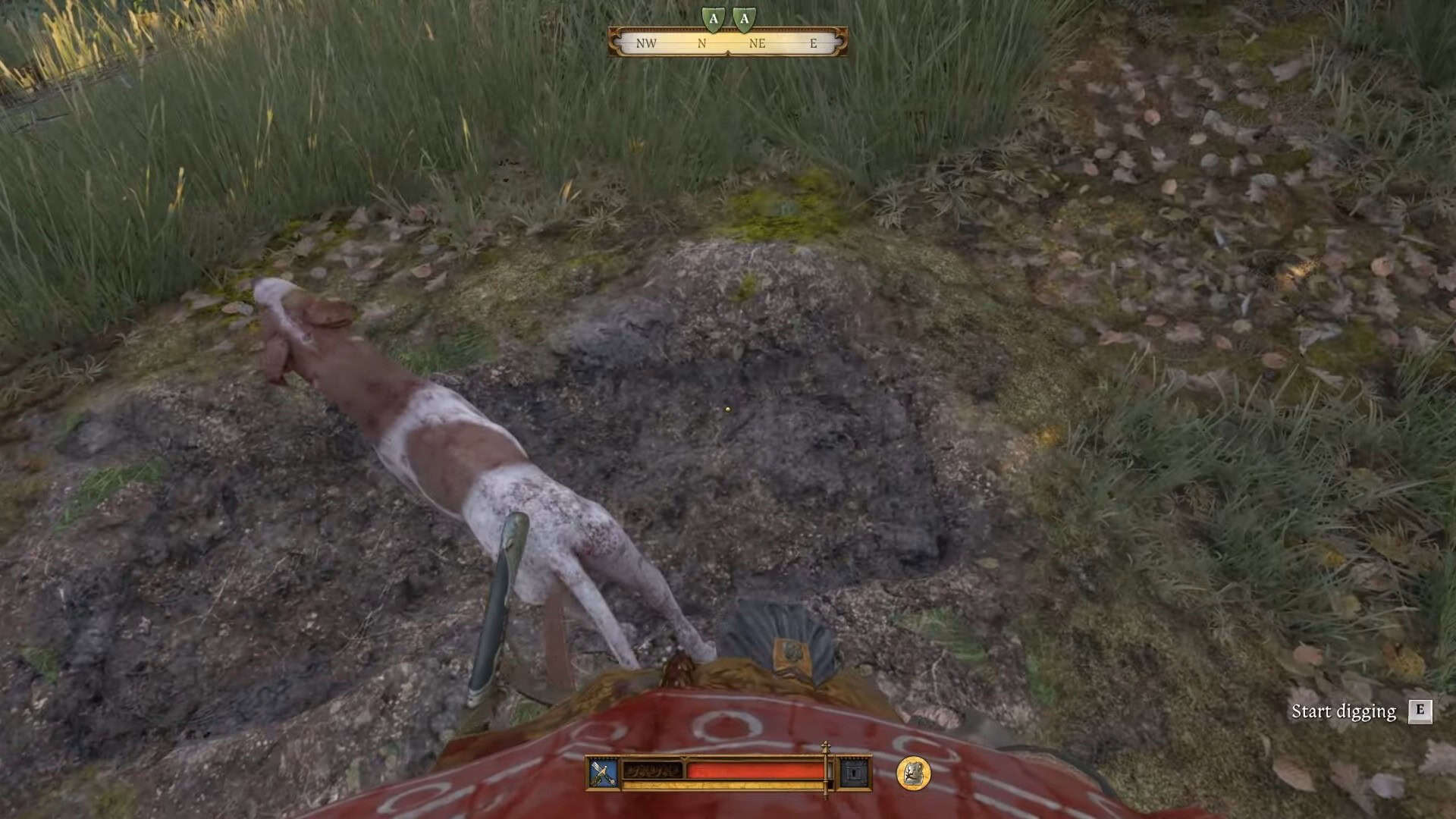Click the round gold dog companion icon
The height and width of the screenshot is (819, 1456).
[x=913, y=773]
